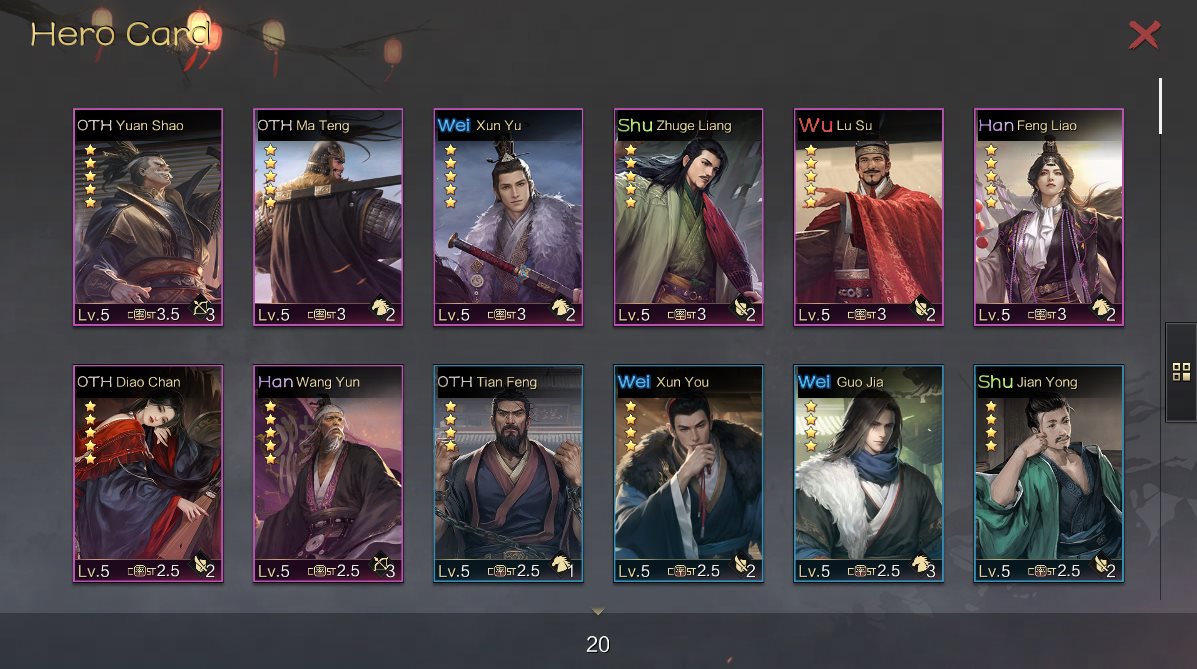Expand the bottom panel arrow above 20
1197x669 pixels.
pos(598,611)
